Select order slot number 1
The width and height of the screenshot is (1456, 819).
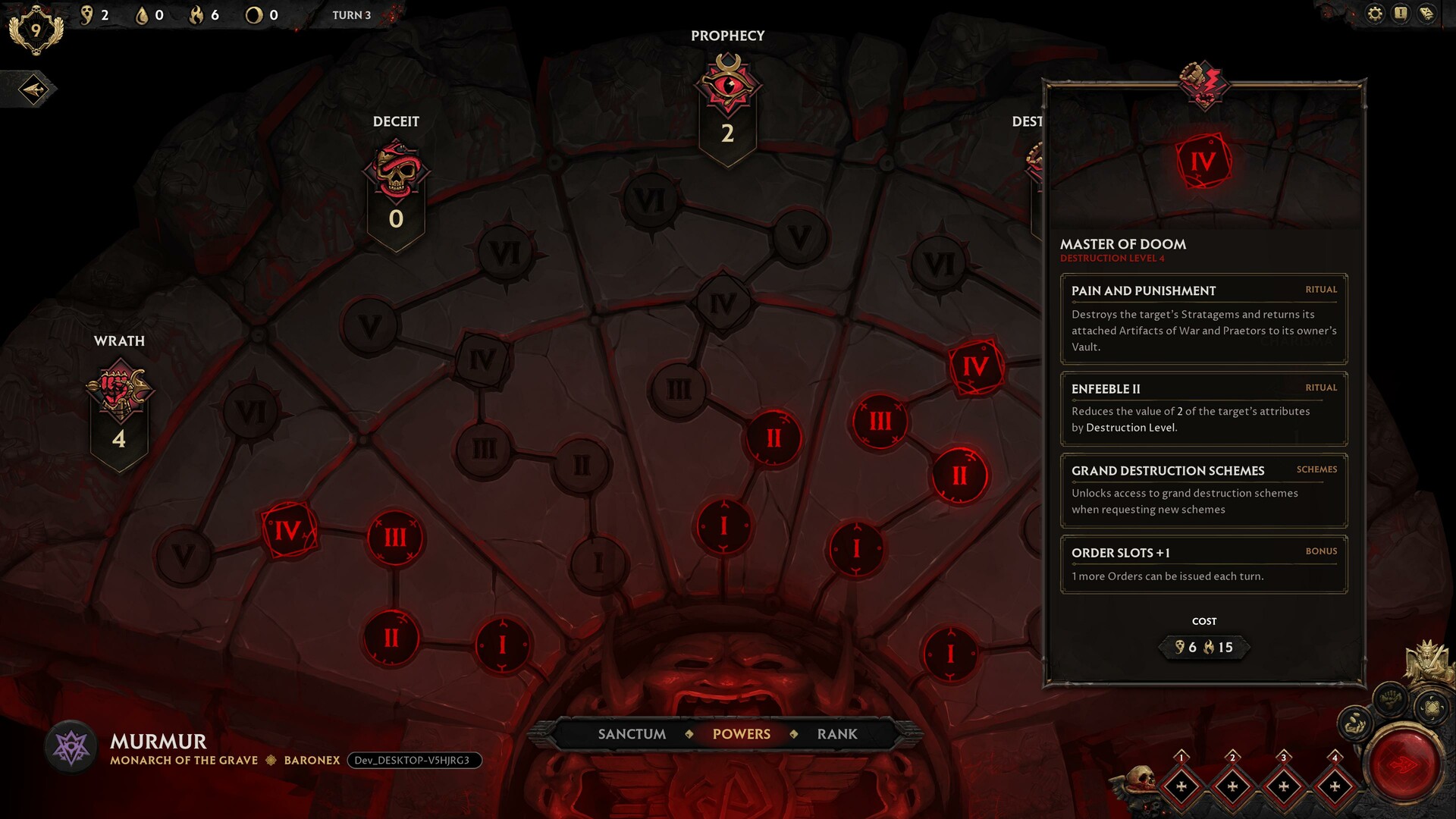(1181, 786)
